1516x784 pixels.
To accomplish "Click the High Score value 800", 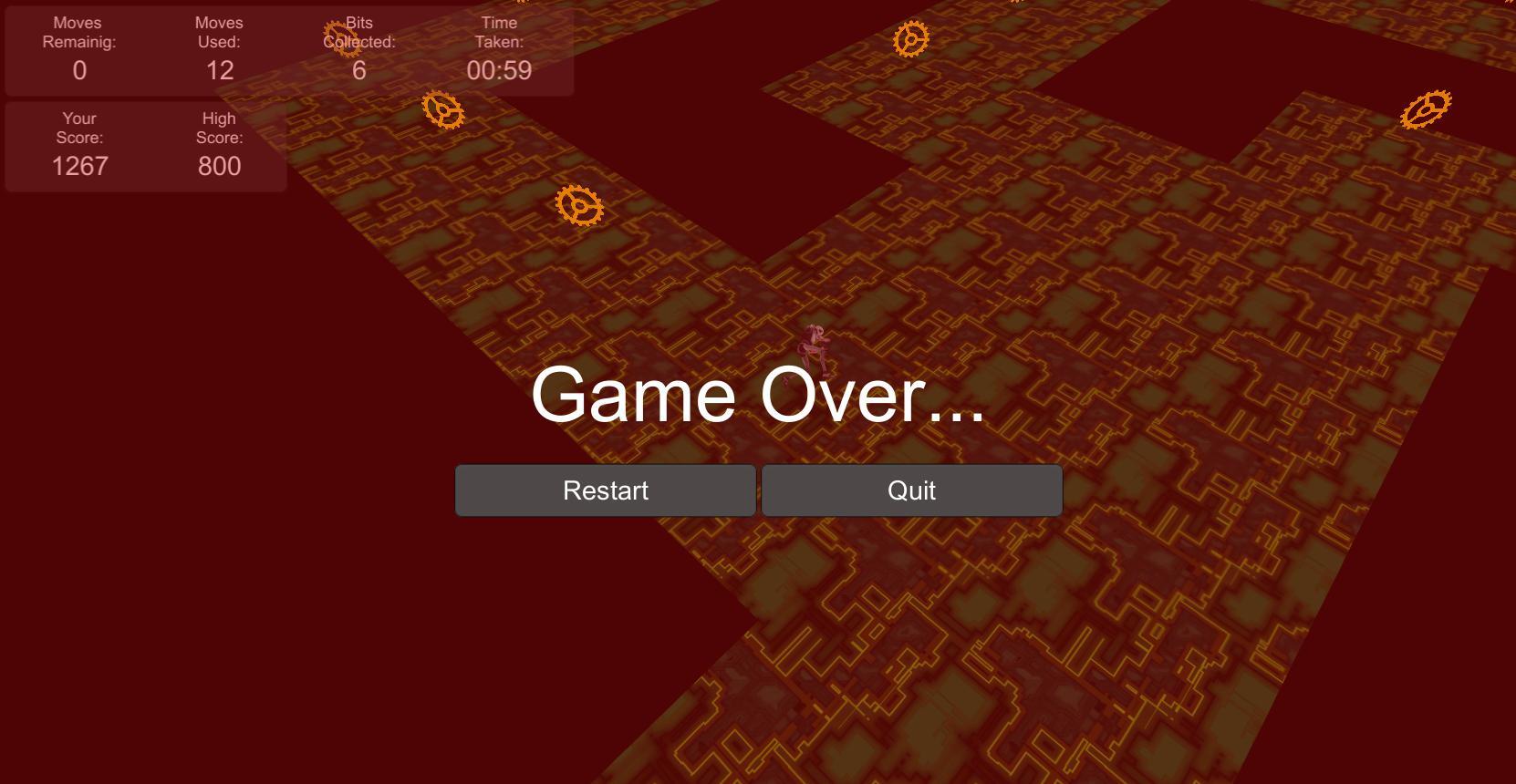I will coord(218,166).
